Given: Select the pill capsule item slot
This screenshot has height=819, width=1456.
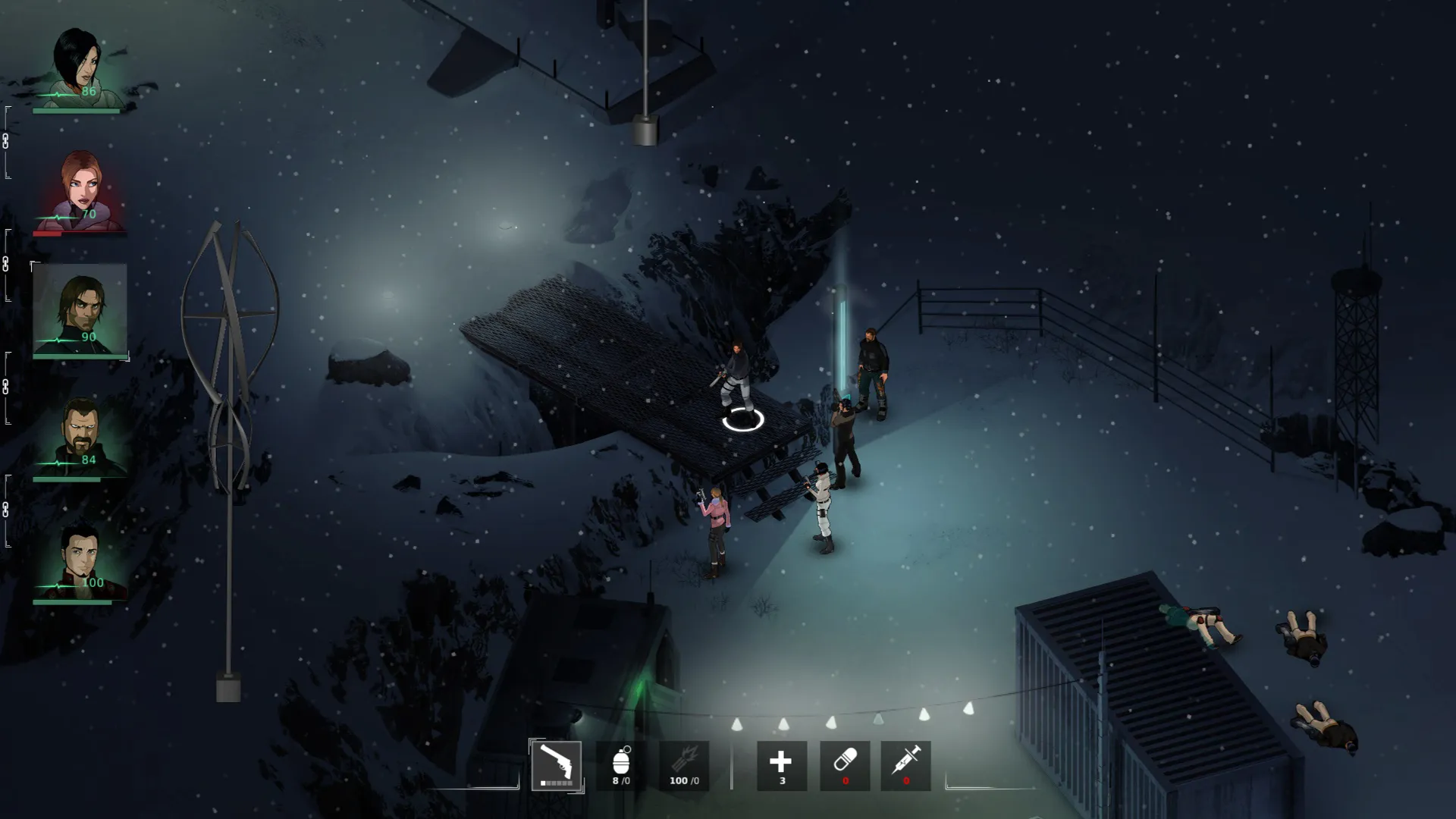Looking at the screenshot, I should (845, 765).
